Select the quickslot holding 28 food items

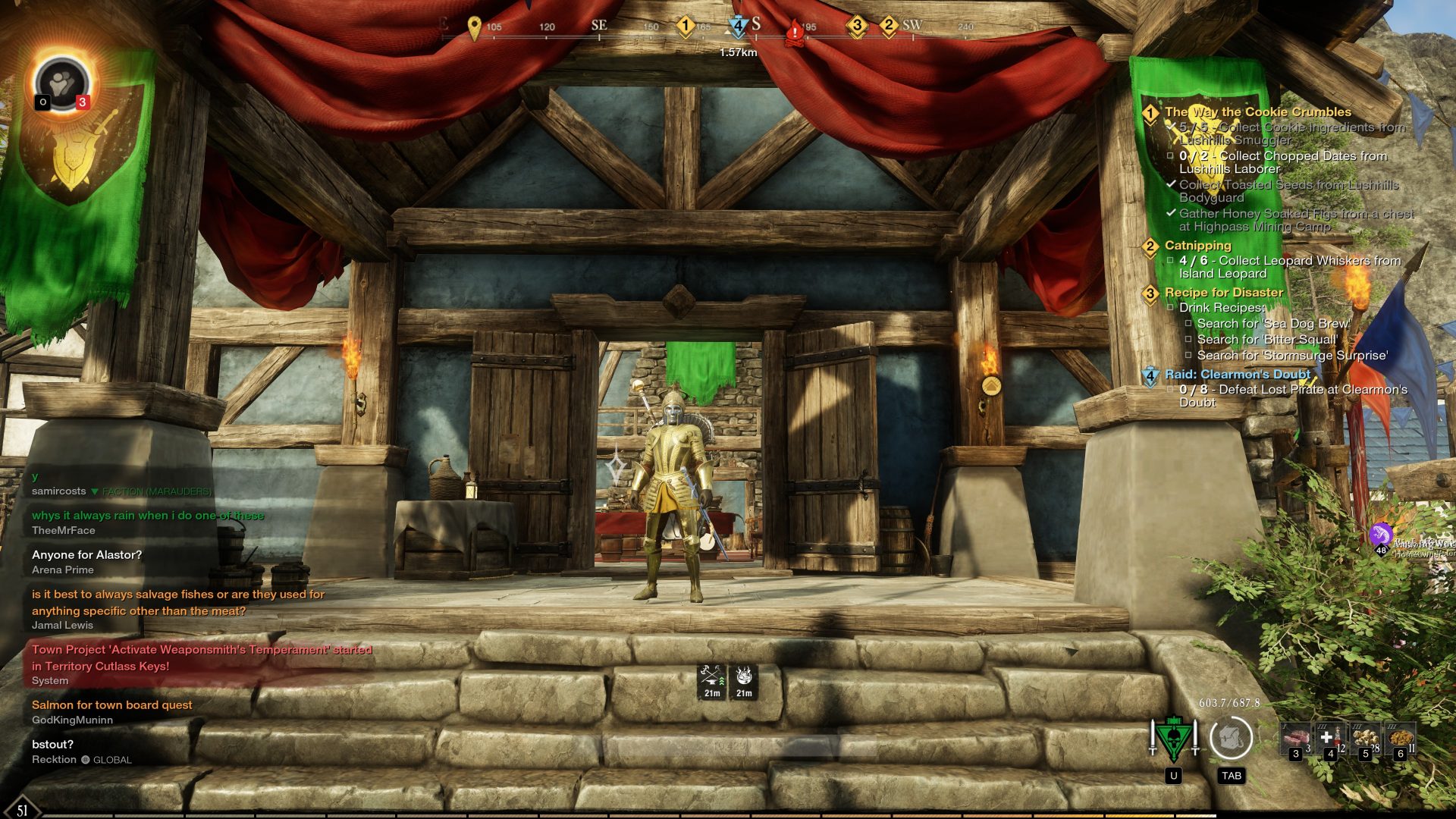click(1366, 739)
